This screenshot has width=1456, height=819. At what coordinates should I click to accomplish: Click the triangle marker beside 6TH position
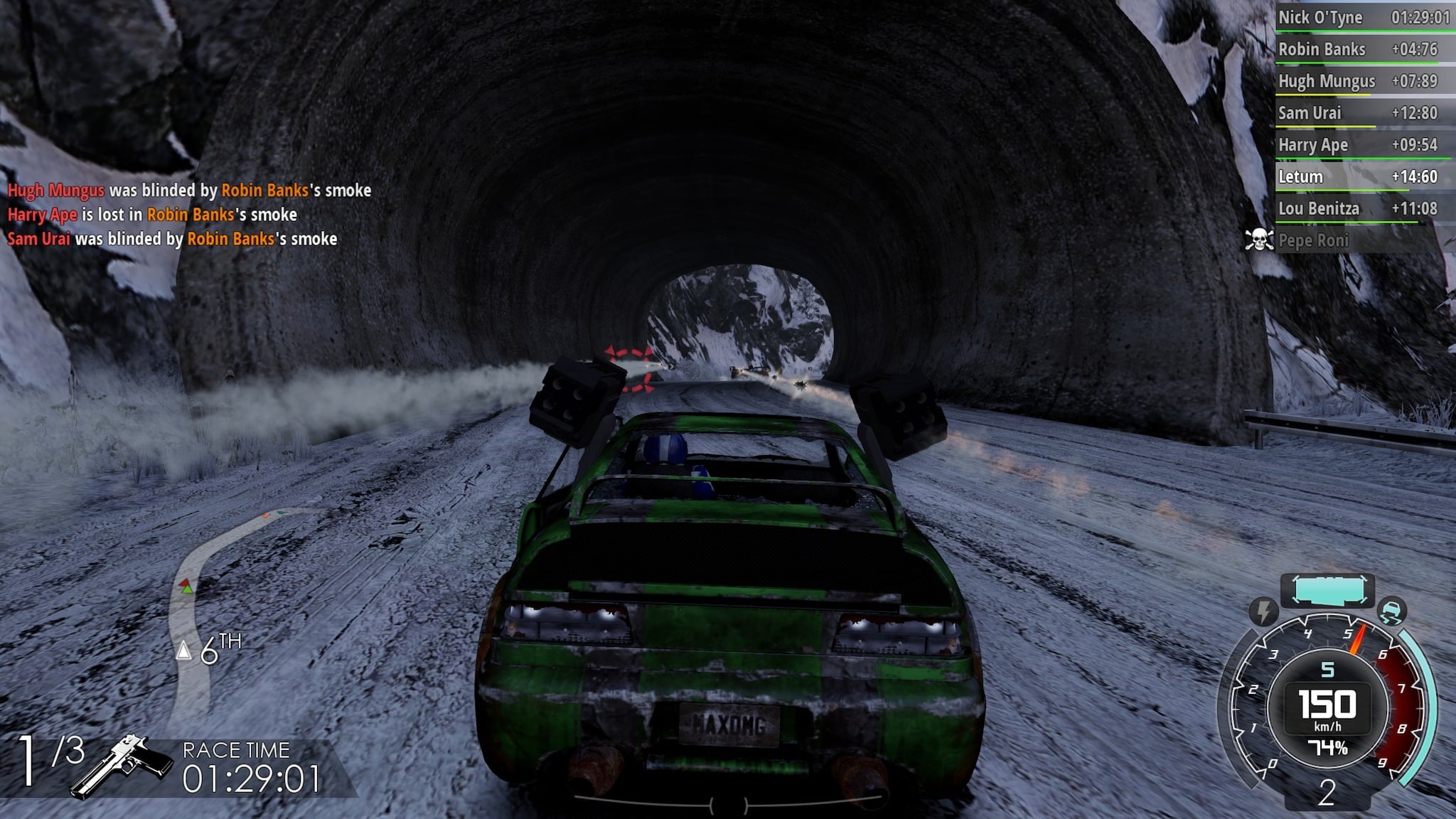click(184, 648)
